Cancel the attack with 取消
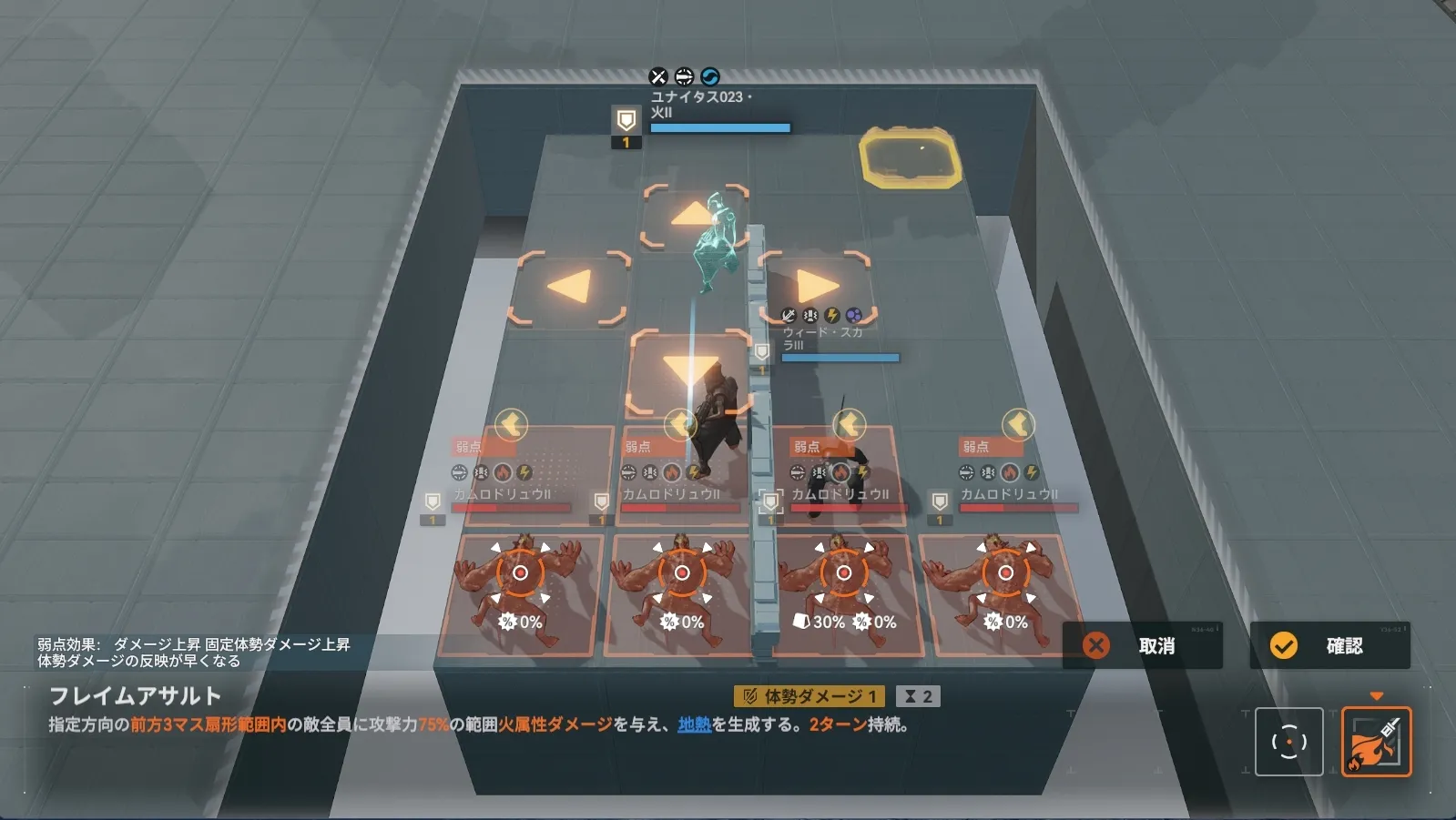Screen dimensions: 1456x820 point(1142,646)
